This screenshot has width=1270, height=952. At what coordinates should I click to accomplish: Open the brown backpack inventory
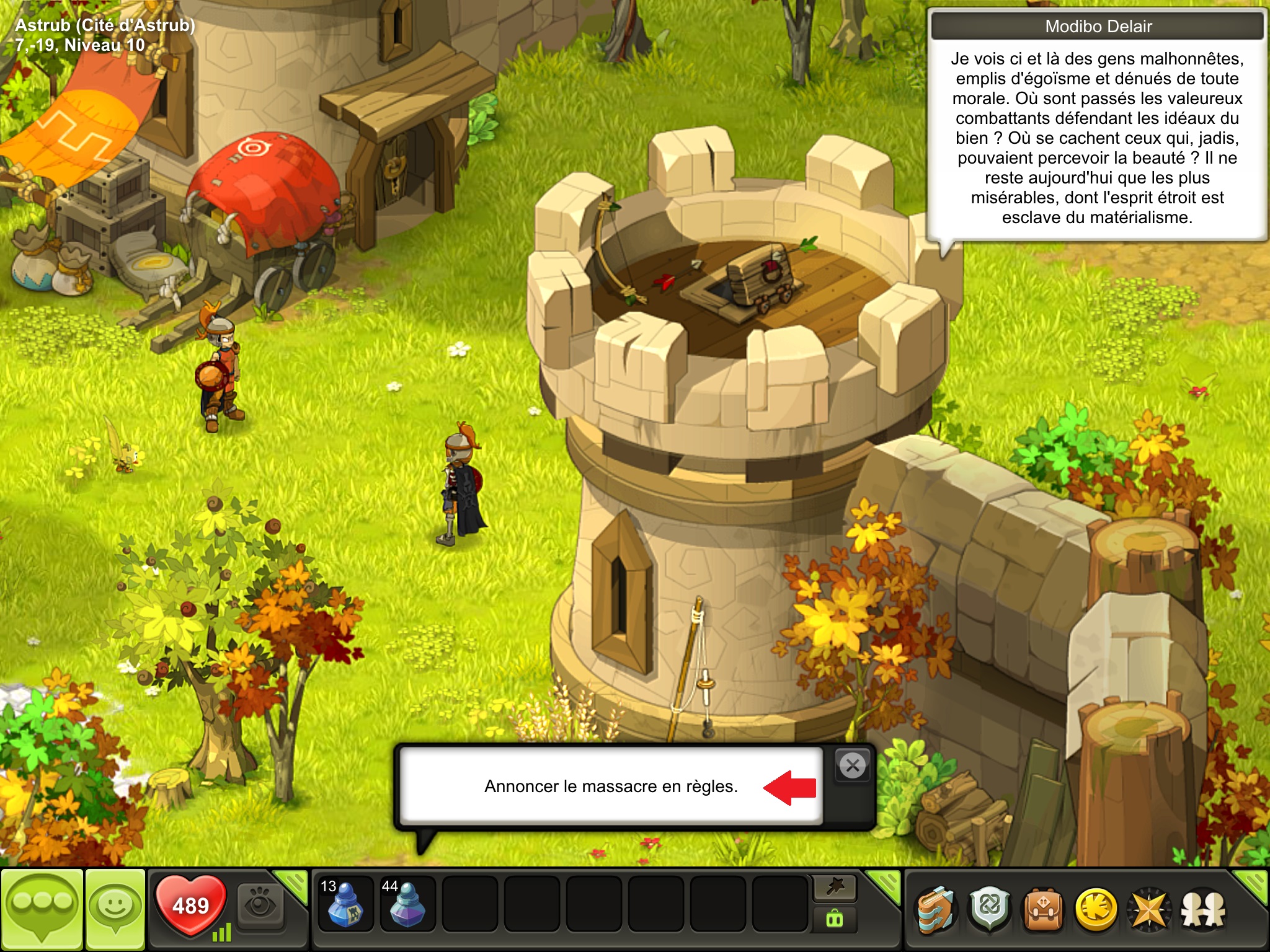click(x=1043, y=910)
